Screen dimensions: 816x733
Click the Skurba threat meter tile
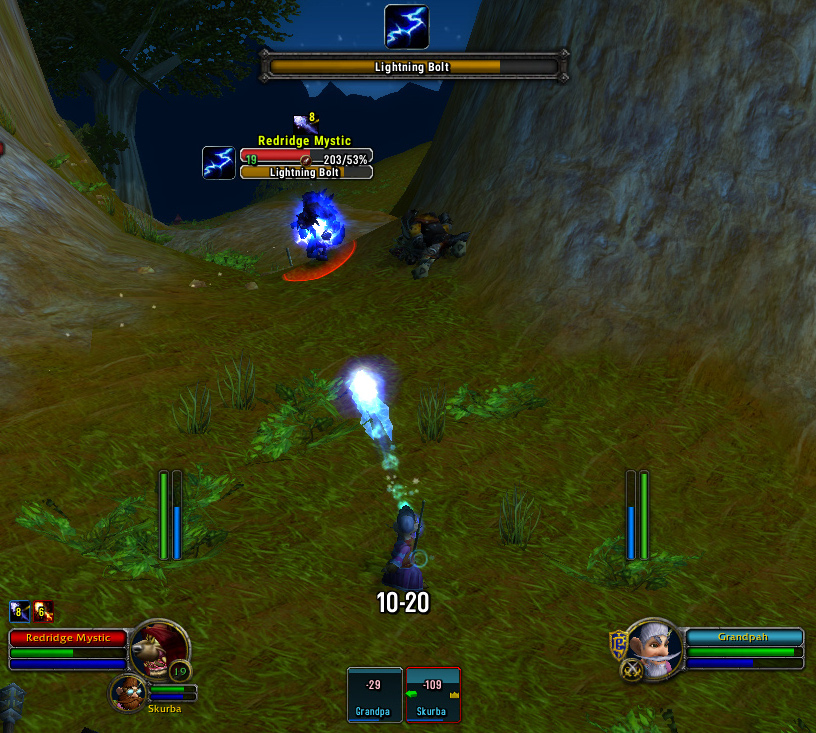(432, 694)
